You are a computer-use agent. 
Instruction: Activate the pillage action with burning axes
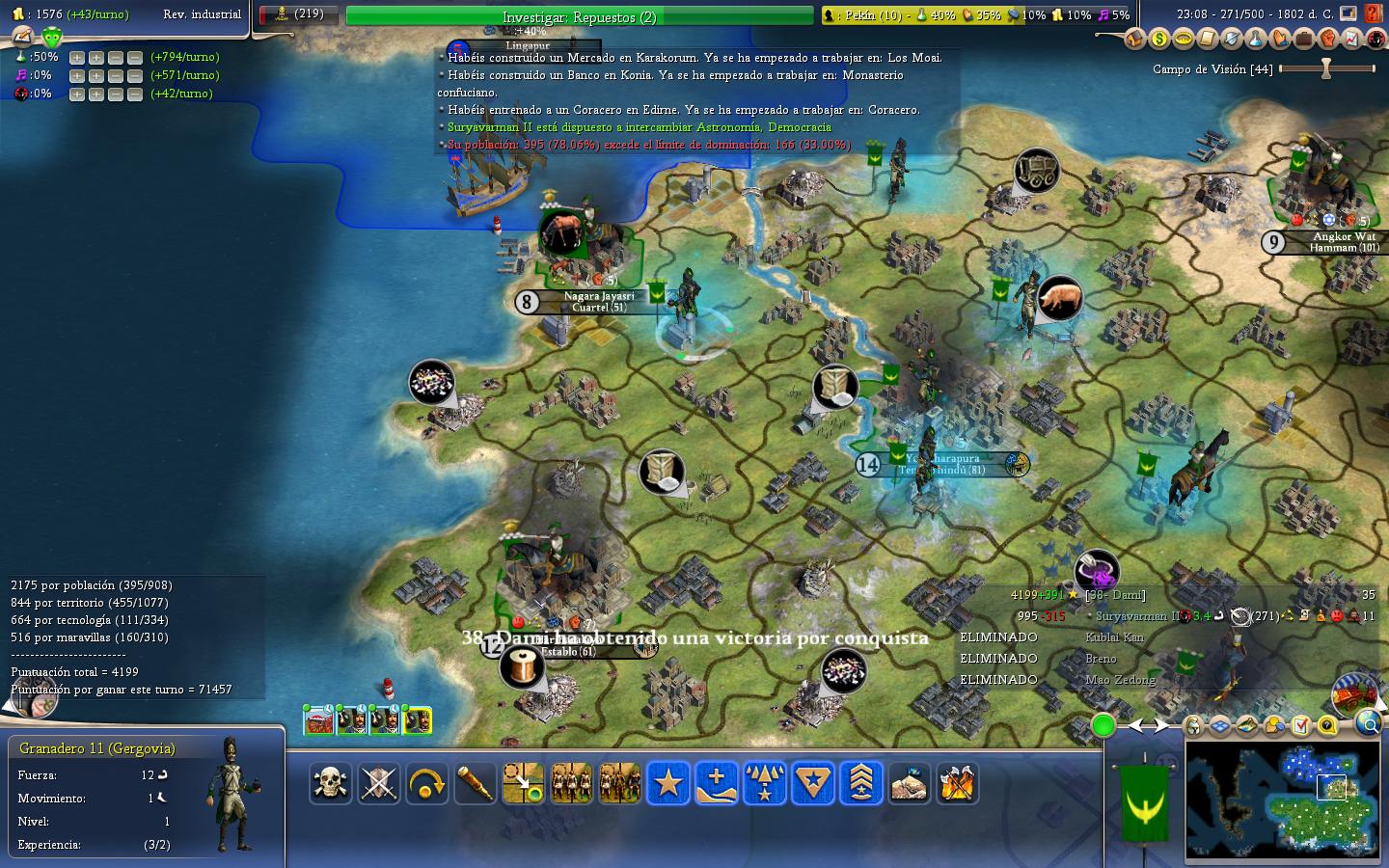click(x=957, y=783)
